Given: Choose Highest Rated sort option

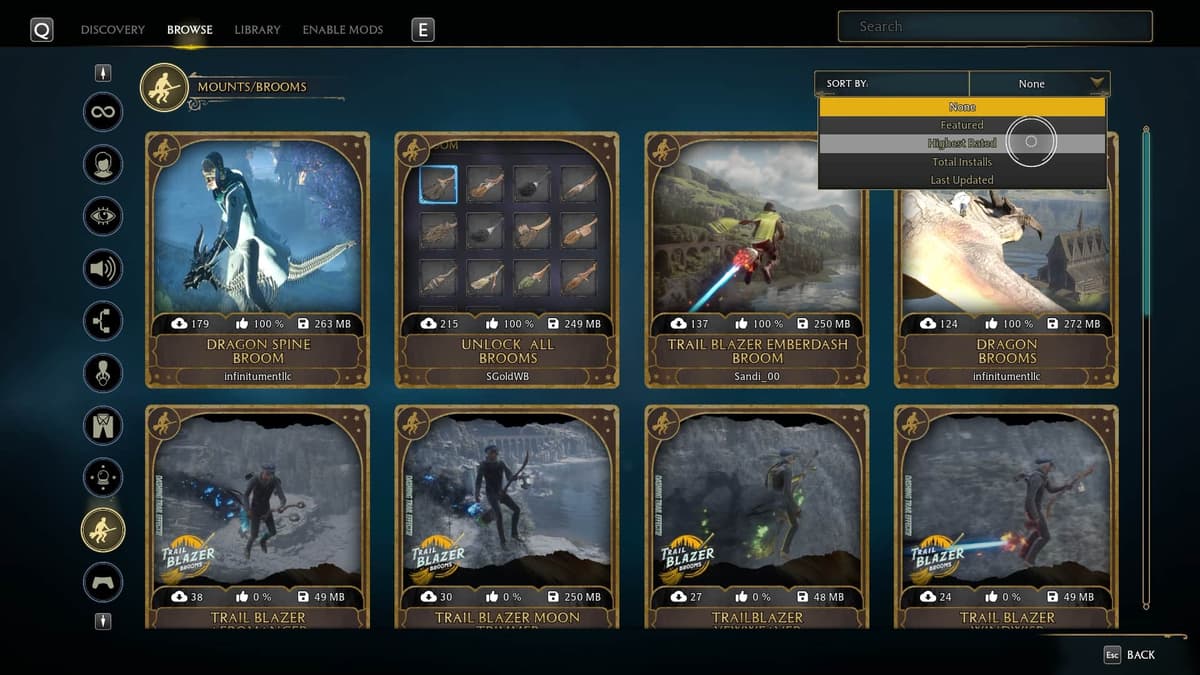Looking at the screenshot, I should pyautogui.click(x=962, y=143).
